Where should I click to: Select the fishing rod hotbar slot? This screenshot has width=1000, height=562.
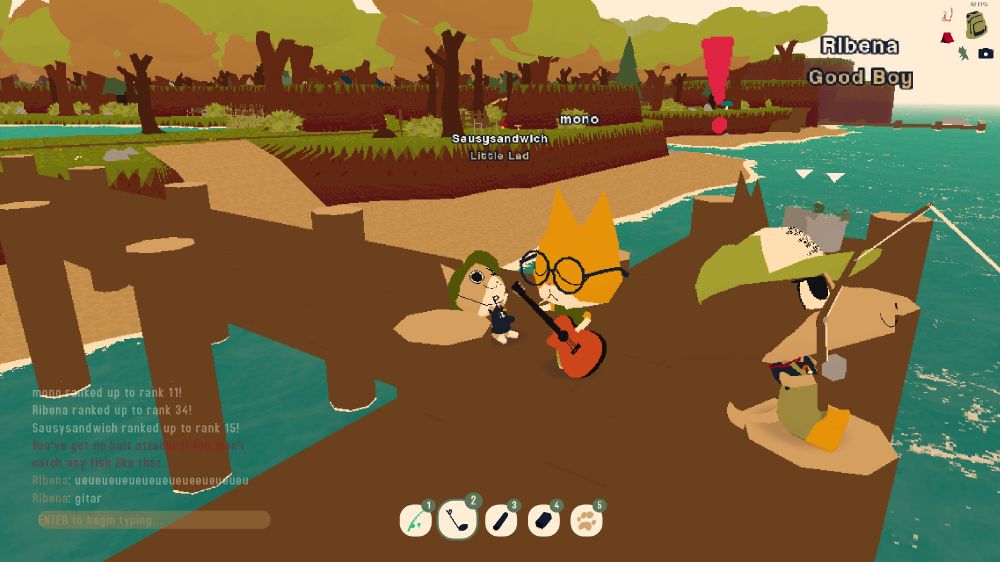click(414, 520)
